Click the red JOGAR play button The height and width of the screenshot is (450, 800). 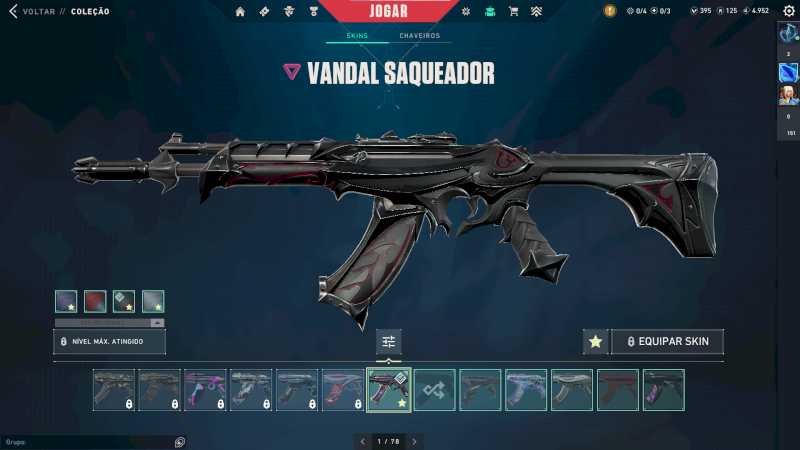click(390, 10)
